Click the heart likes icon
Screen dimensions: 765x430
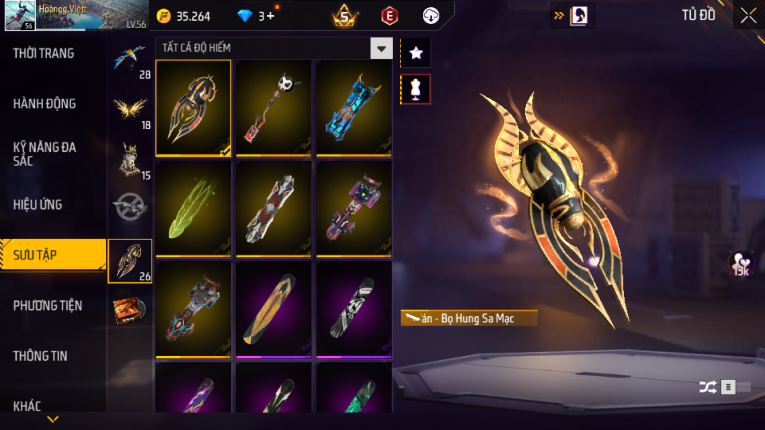click(741, 262)
